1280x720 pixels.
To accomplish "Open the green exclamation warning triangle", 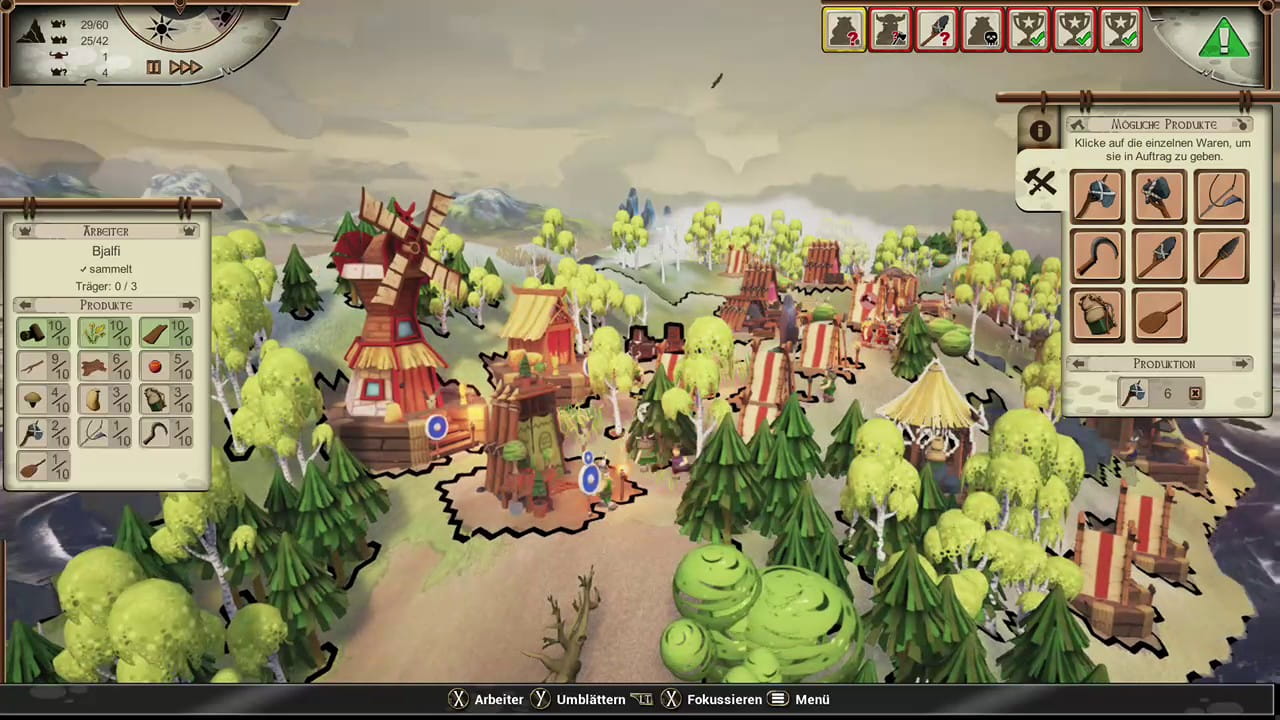I will (x=1223, y=40).
